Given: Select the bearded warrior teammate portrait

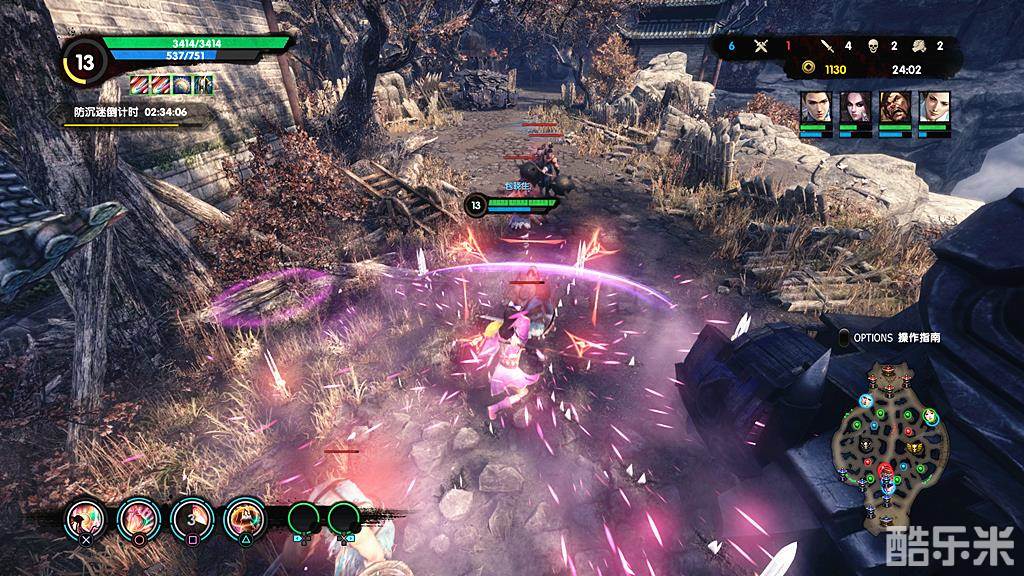Looking at the screenshot, I should 894,107.
